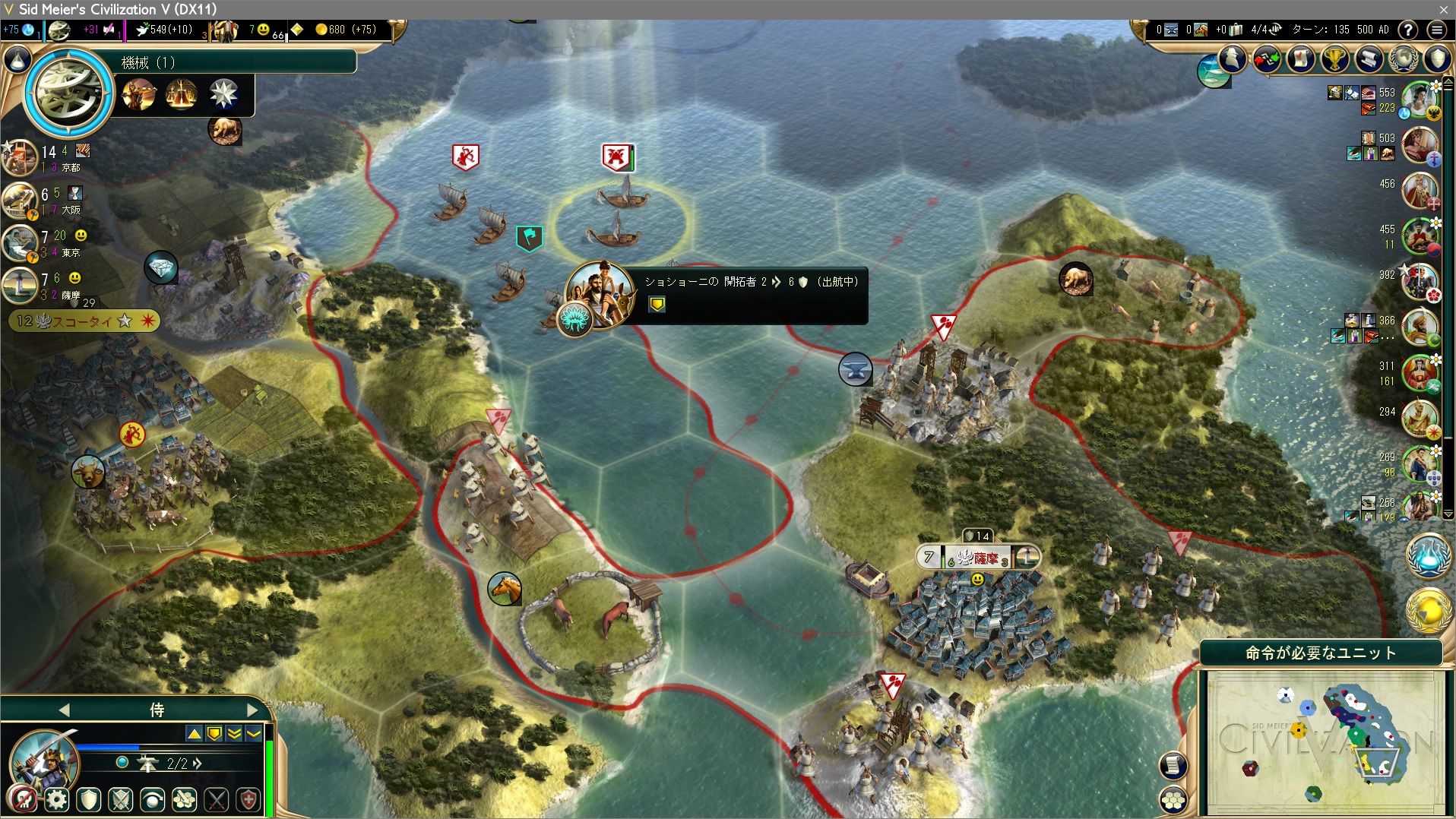The height and width of the screenshot is (819, 1456).
Task: Click the minimap to move the camera
Action: [x=1324, y=741]
